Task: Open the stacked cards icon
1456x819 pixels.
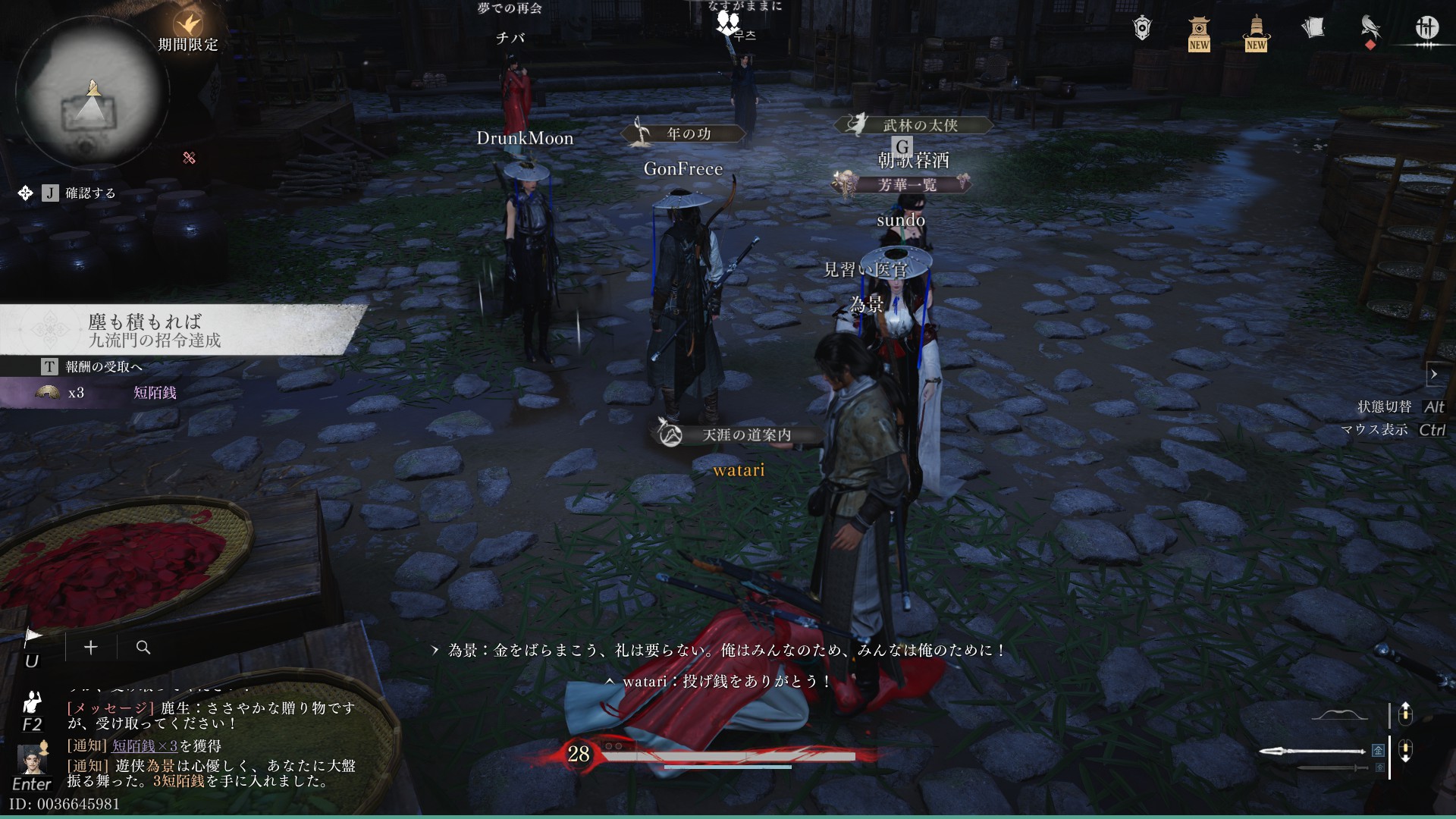Action: point(1313,29)
